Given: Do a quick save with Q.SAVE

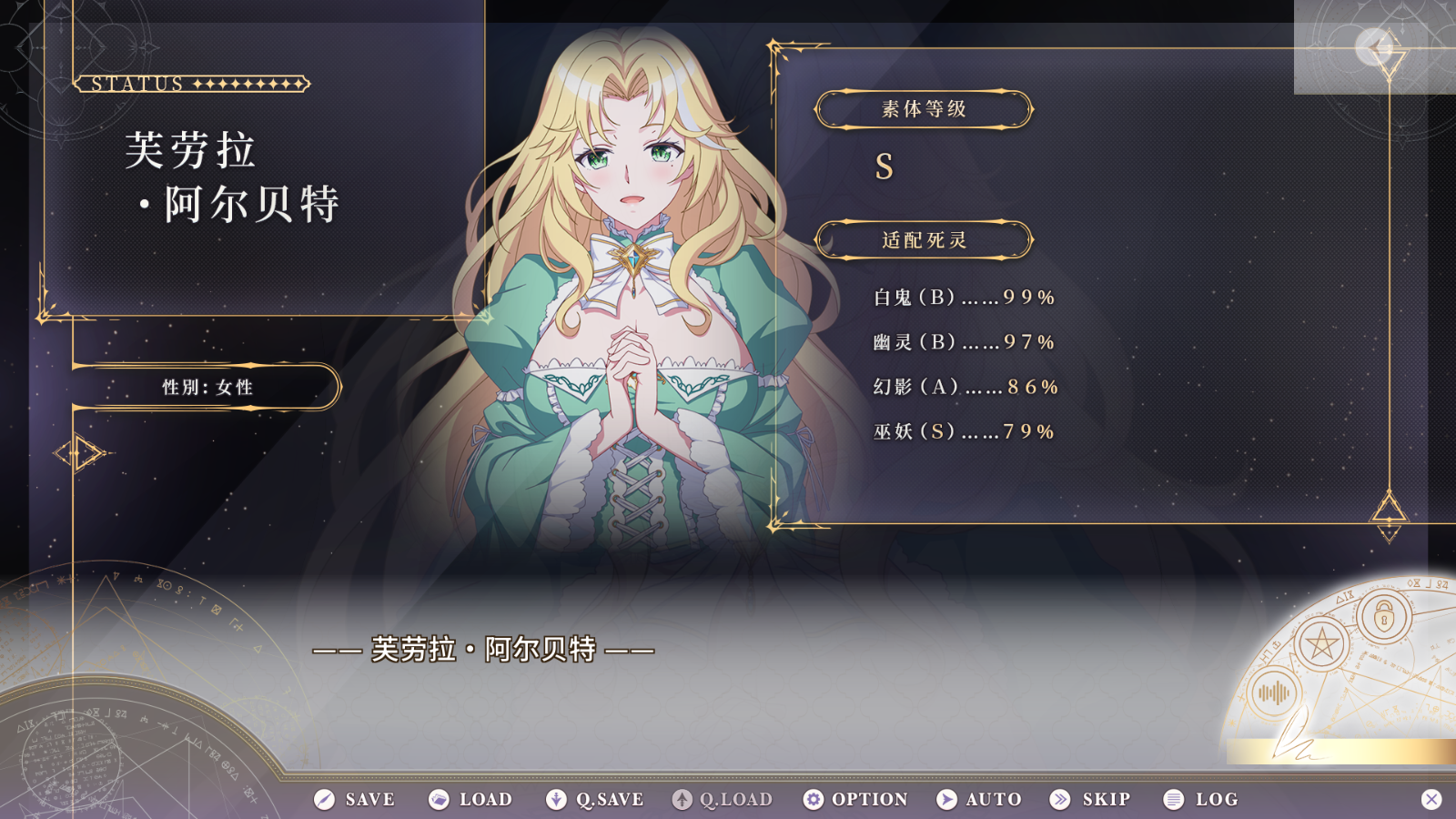Looking at the screenshot, I should coord(594,799).
